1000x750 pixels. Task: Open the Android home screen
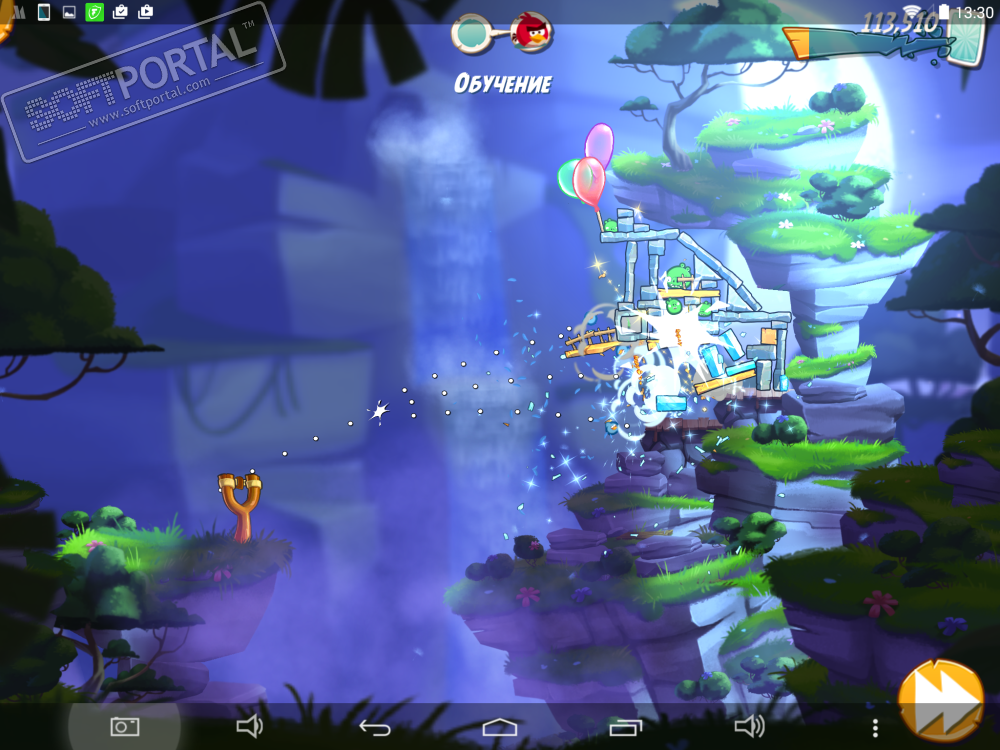tap(499, 727)
